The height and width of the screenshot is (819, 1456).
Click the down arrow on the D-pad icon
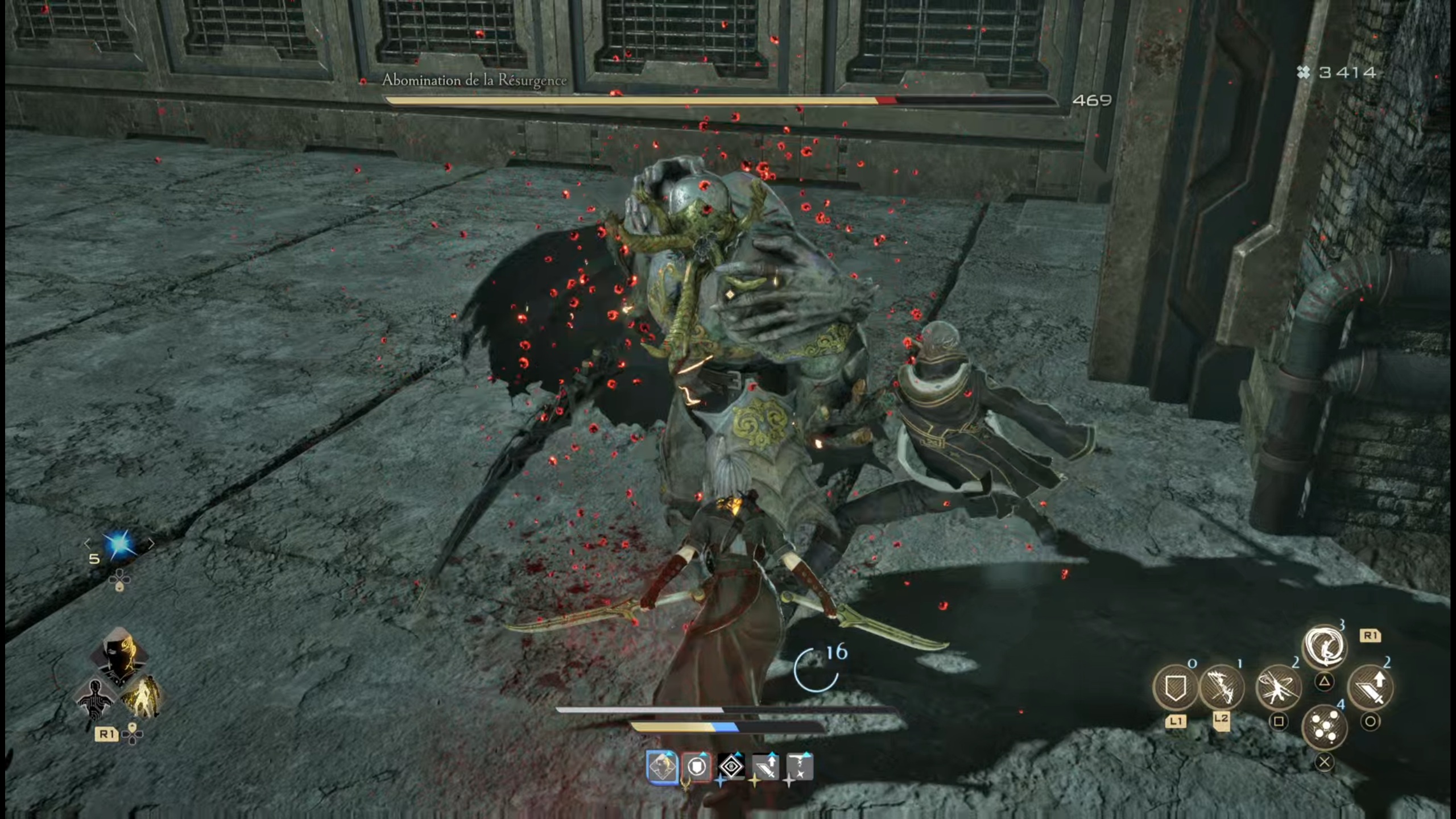pos(119,588)
